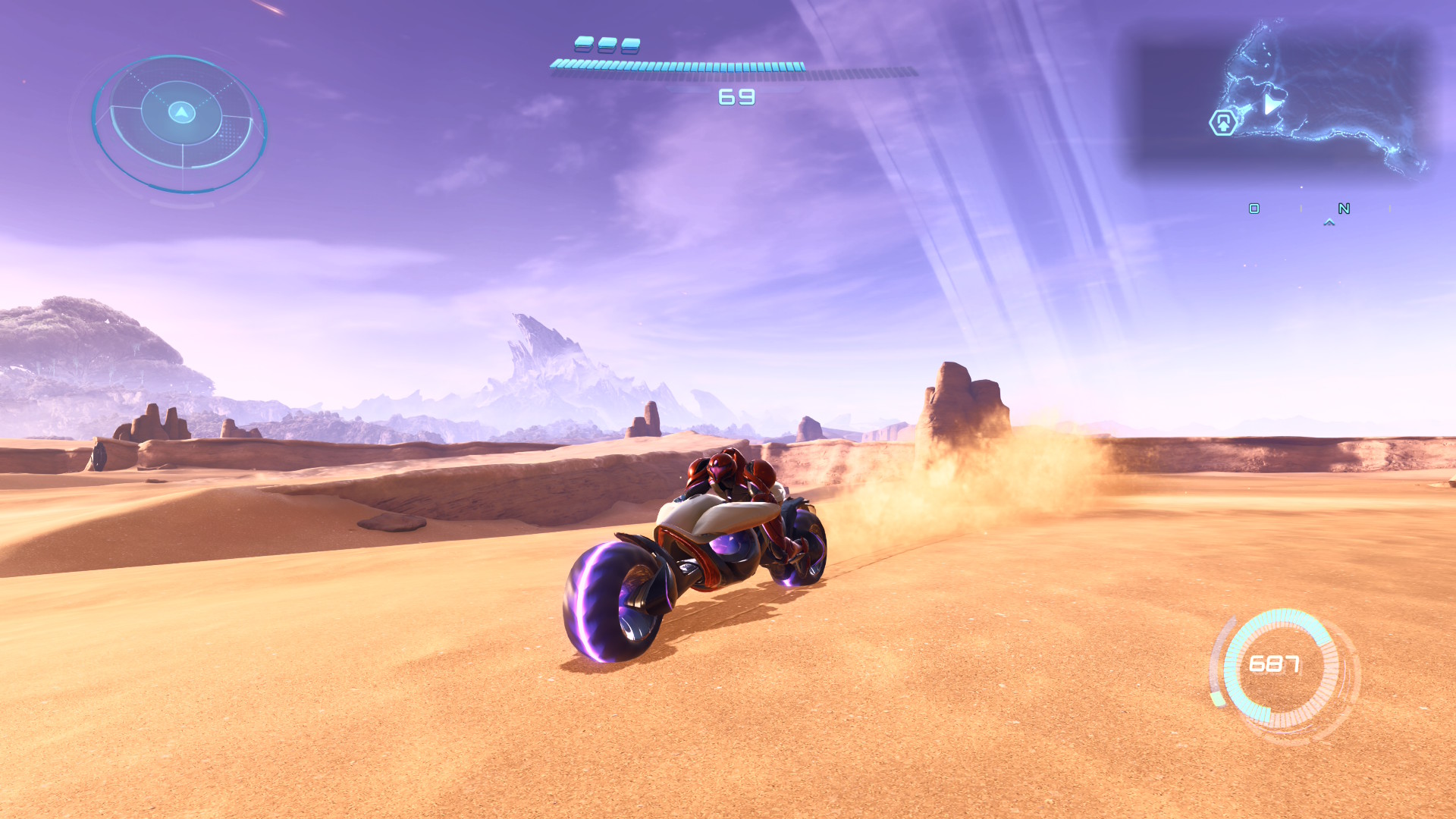Click the circular radar display
This screenshot has height=819, width=1456.
tap(180, 123)
